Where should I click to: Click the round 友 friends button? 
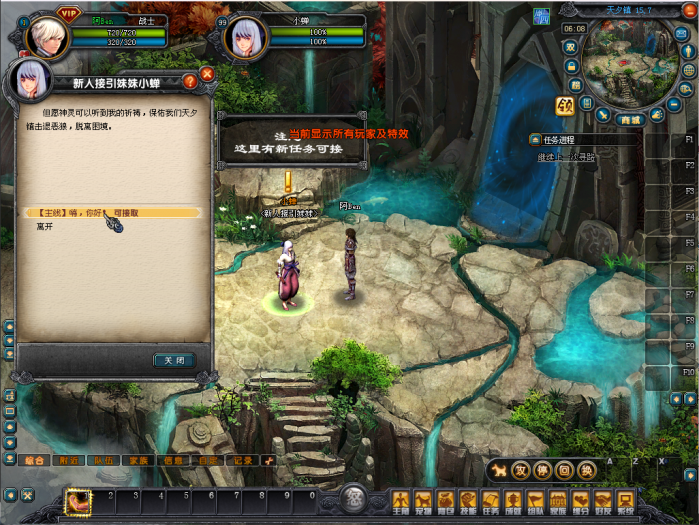[520, 470]
